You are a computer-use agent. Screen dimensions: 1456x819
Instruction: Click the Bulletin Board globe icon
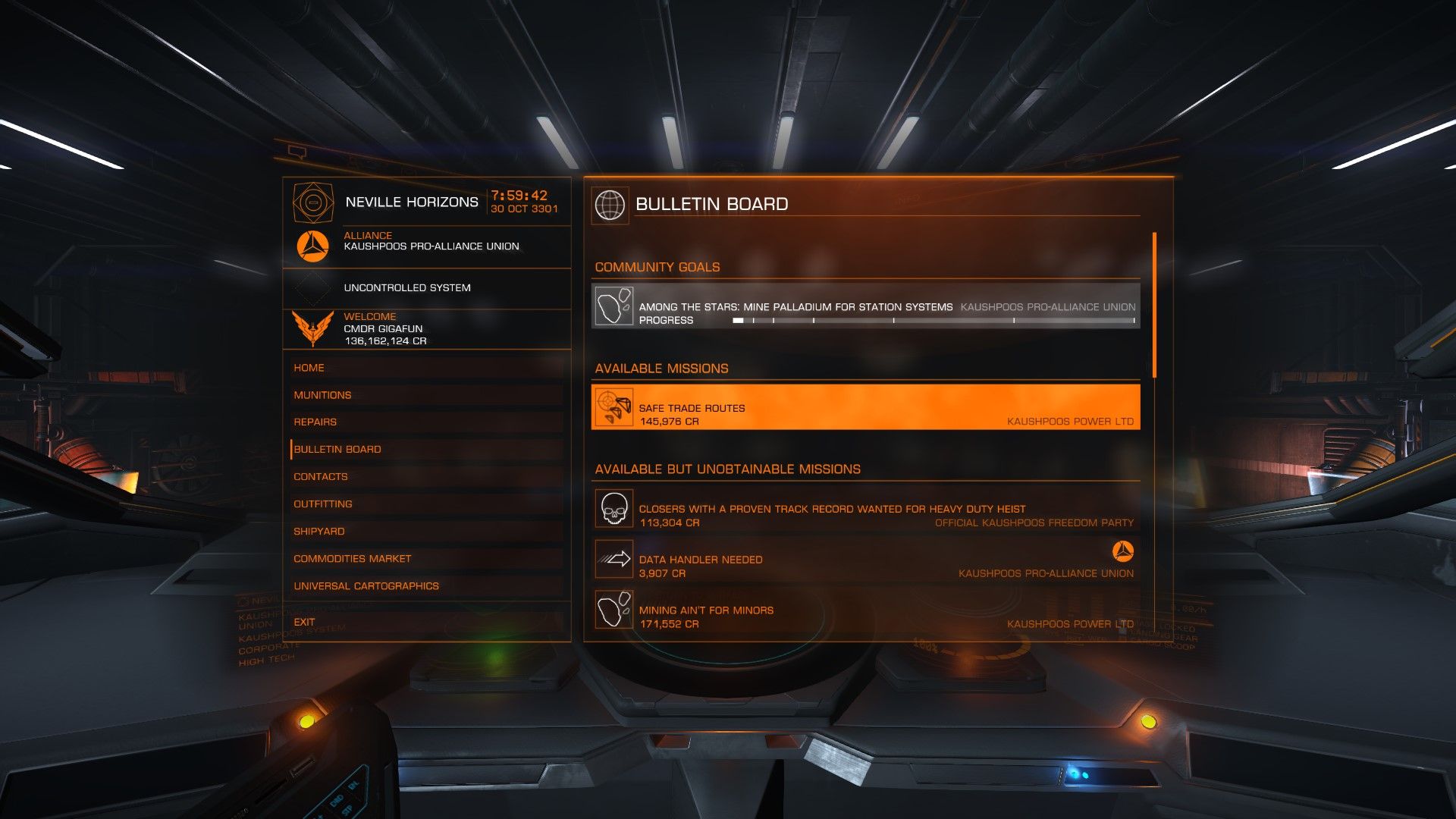pyautogui.click(x=610, y=205)
